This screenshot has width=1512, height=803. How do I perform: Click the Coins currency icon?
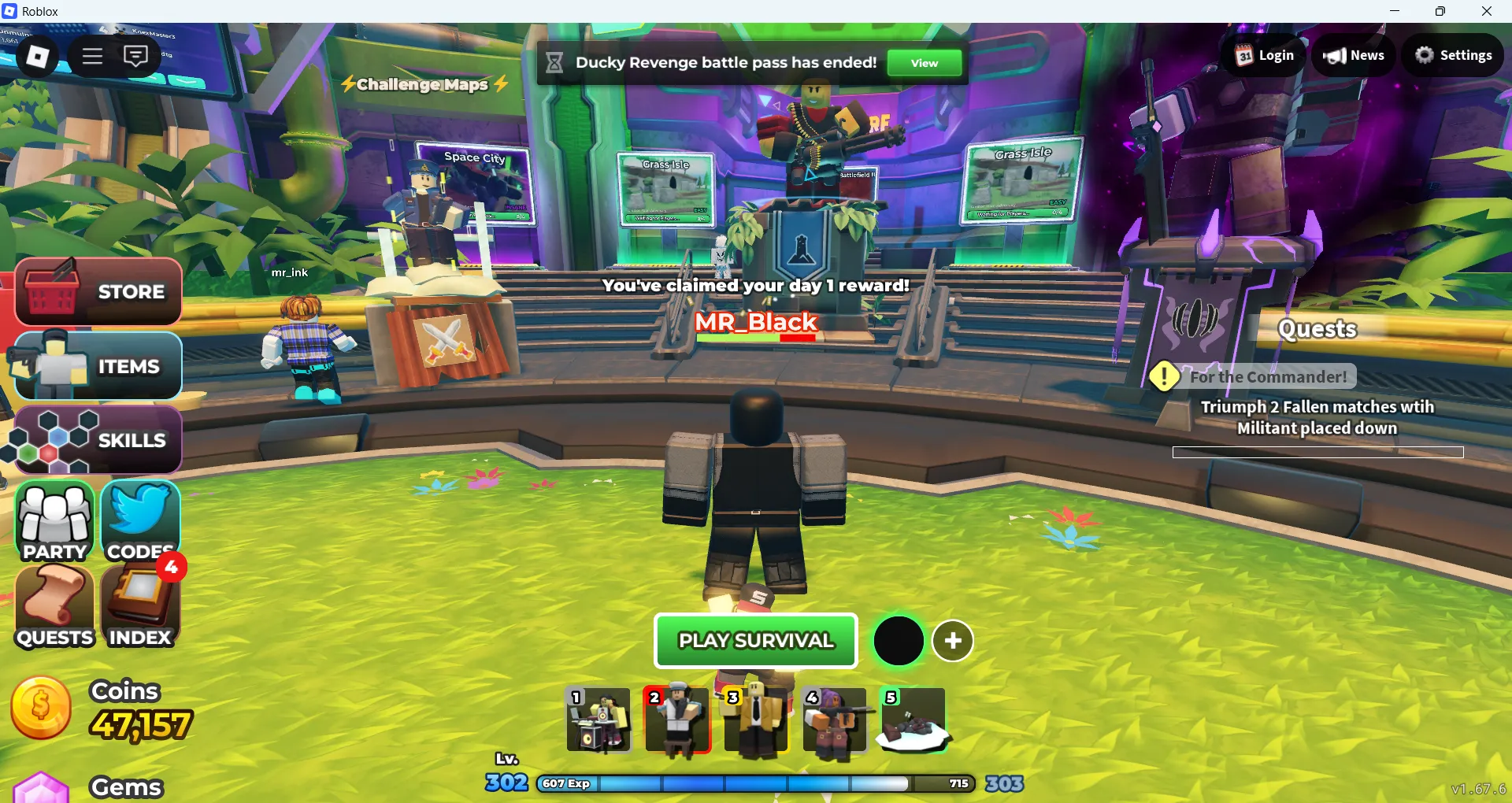pyautogui.click(x=40, y=708)
